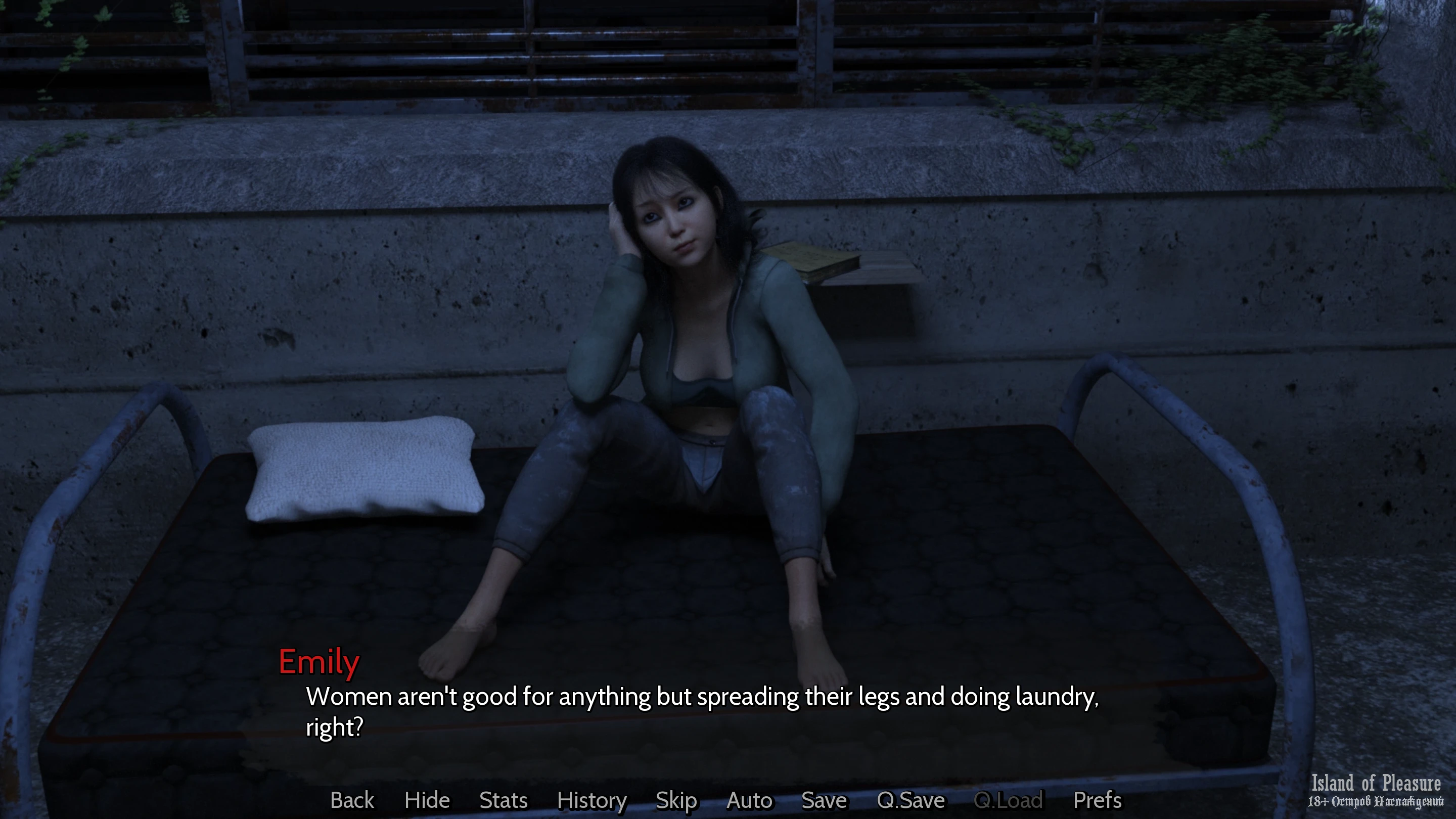The image size is (1456, 819).
Task: Show the dialogue History log
Action: pyautogui.click(x=591, y=800)
